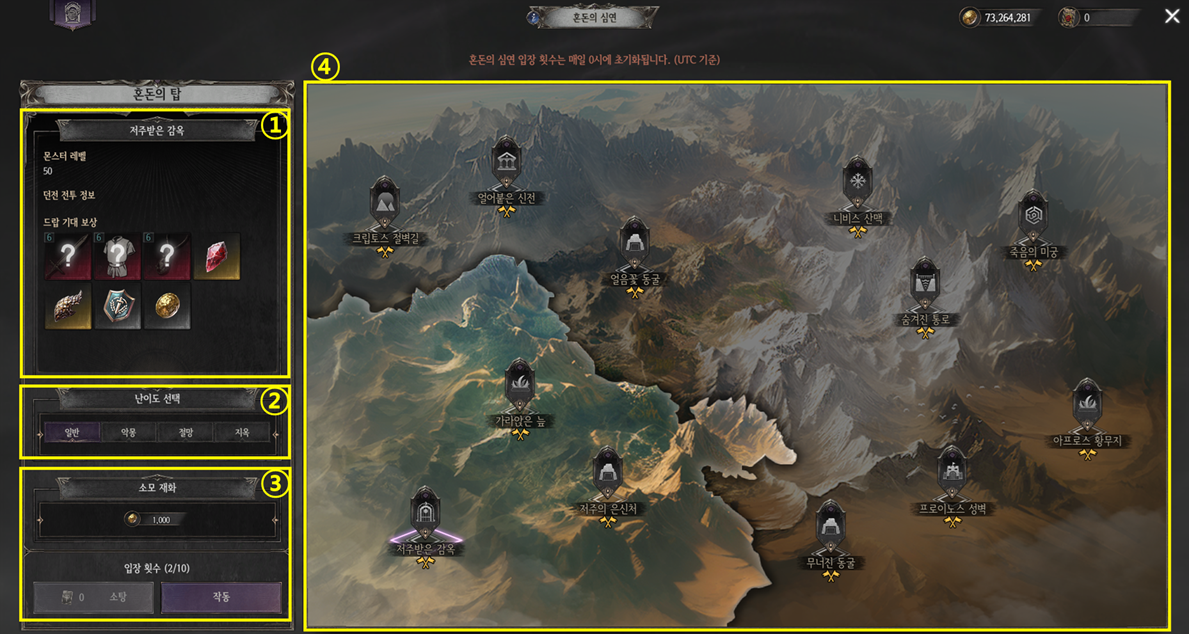Choose the 숨겨진 통로 map marker
1189x634 pixels.
pos(925,285)
